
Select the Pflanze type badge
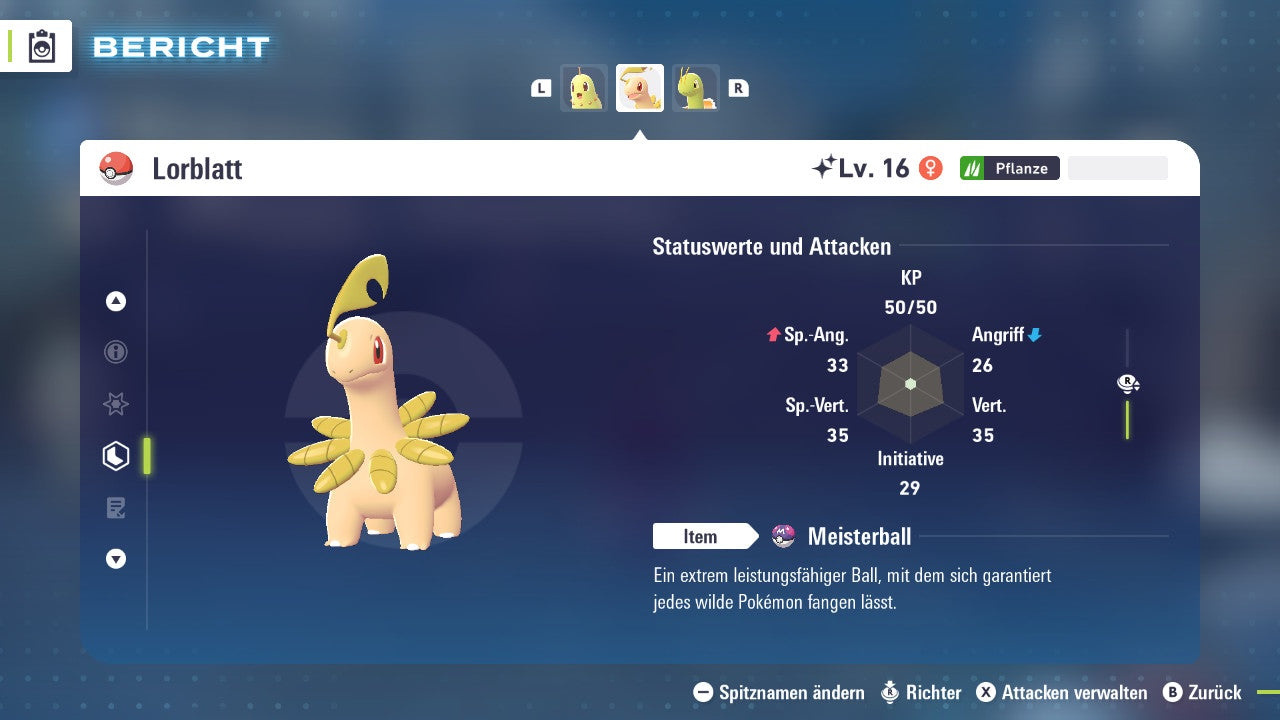pyautogui.click(x=1010, y=168)
